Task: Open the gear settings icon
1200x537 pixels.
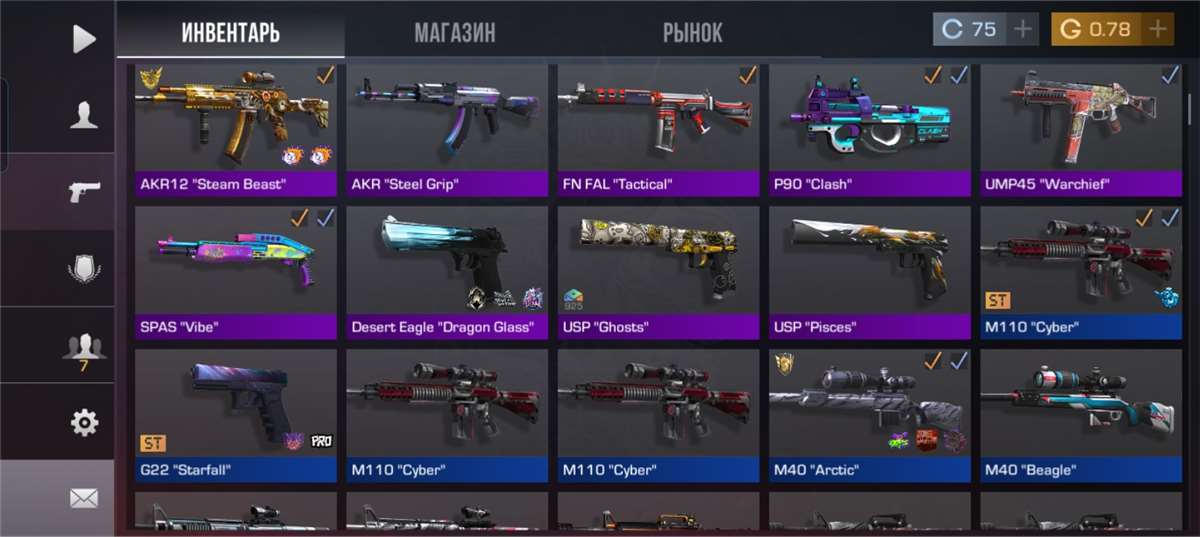Action: pyautogui.click(x=84, y=423)
